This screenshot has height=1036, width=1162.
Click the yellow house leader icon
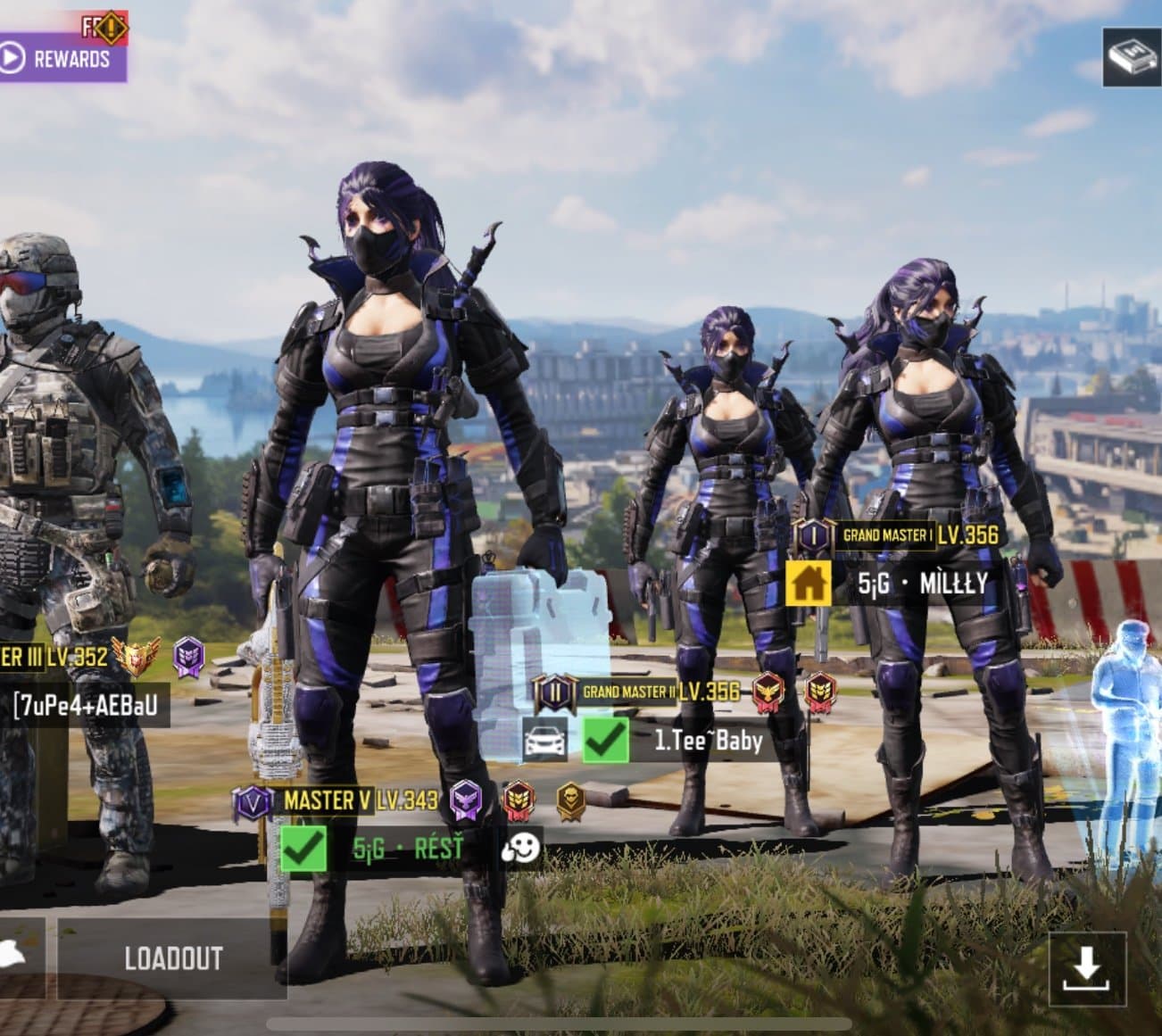808,584
